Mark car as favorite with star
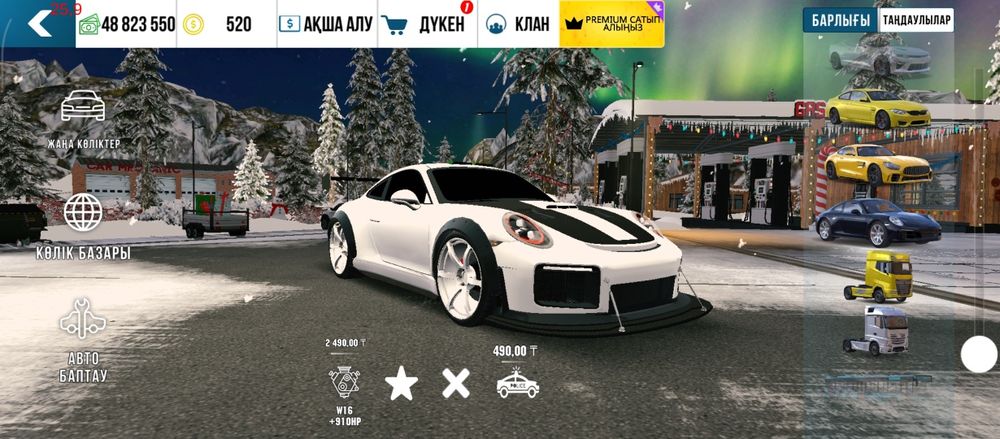The height and width of the screenshot is (439, 1000). point(401,383)
